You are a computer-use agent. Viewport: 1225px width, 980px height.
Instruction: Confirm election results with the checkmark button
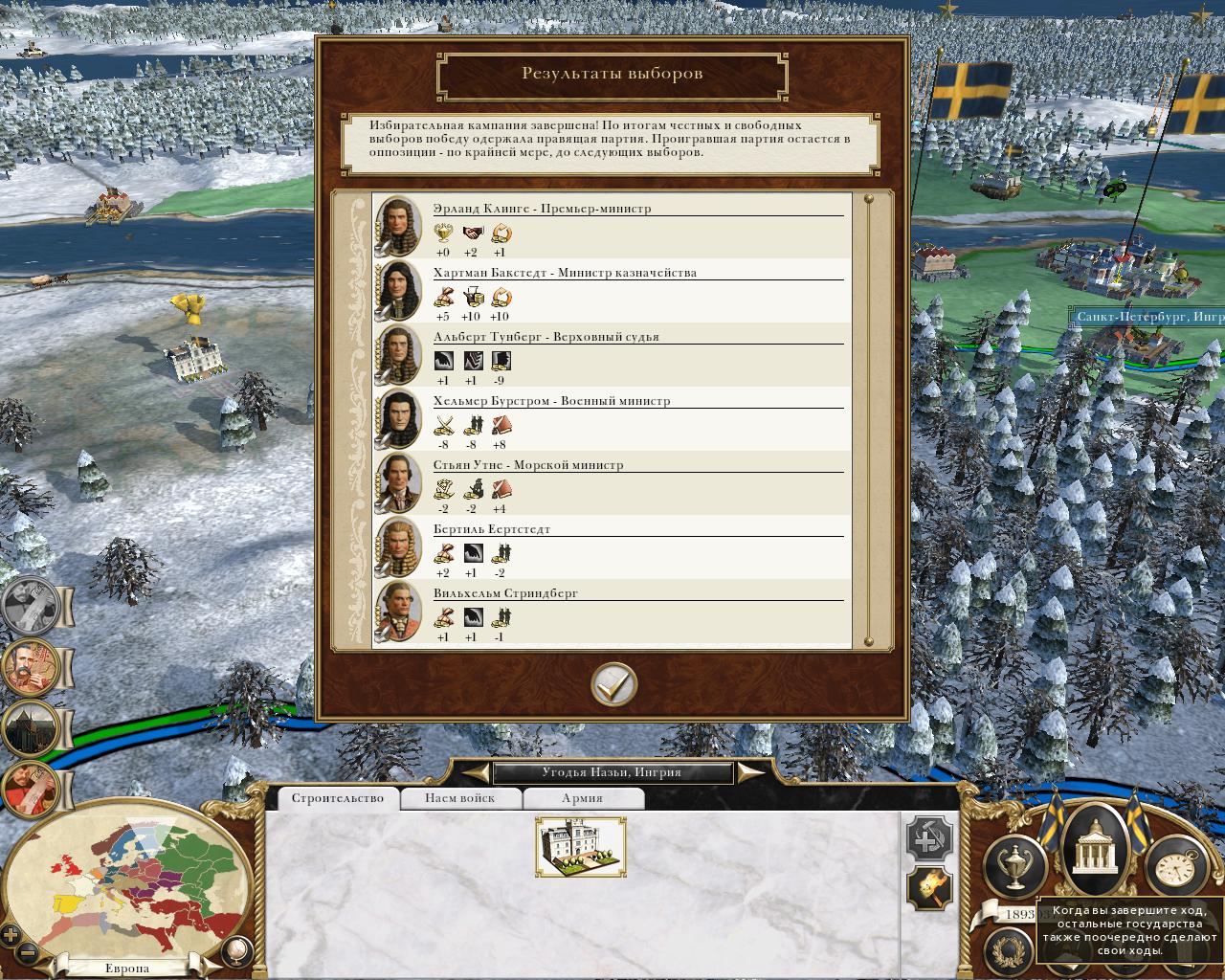(x=613, y=683)
